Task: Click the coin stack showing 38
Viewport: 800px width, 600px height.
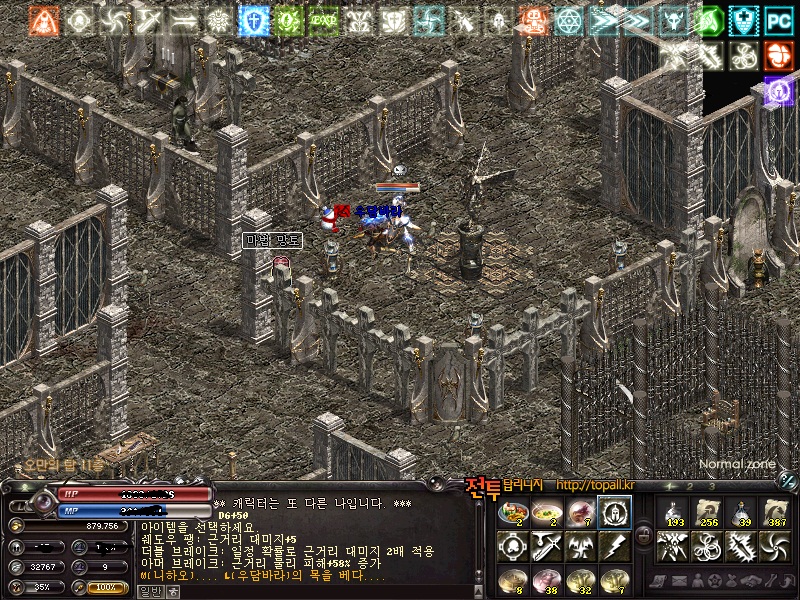Action: (547, 579)
